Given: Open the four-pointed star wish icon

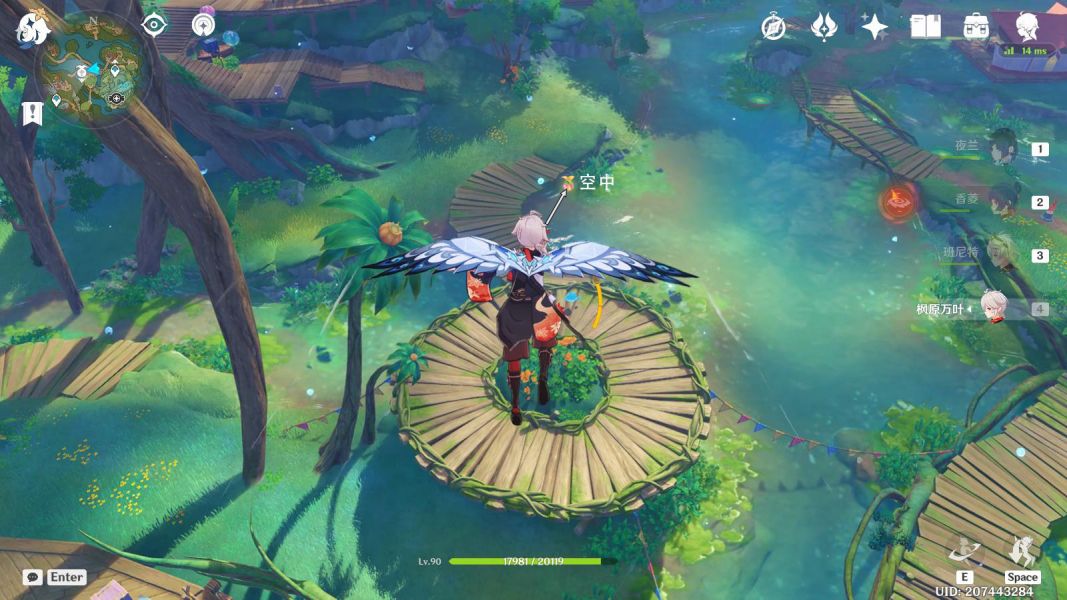Looking at the screenshot, I should [x=875, y=27].
